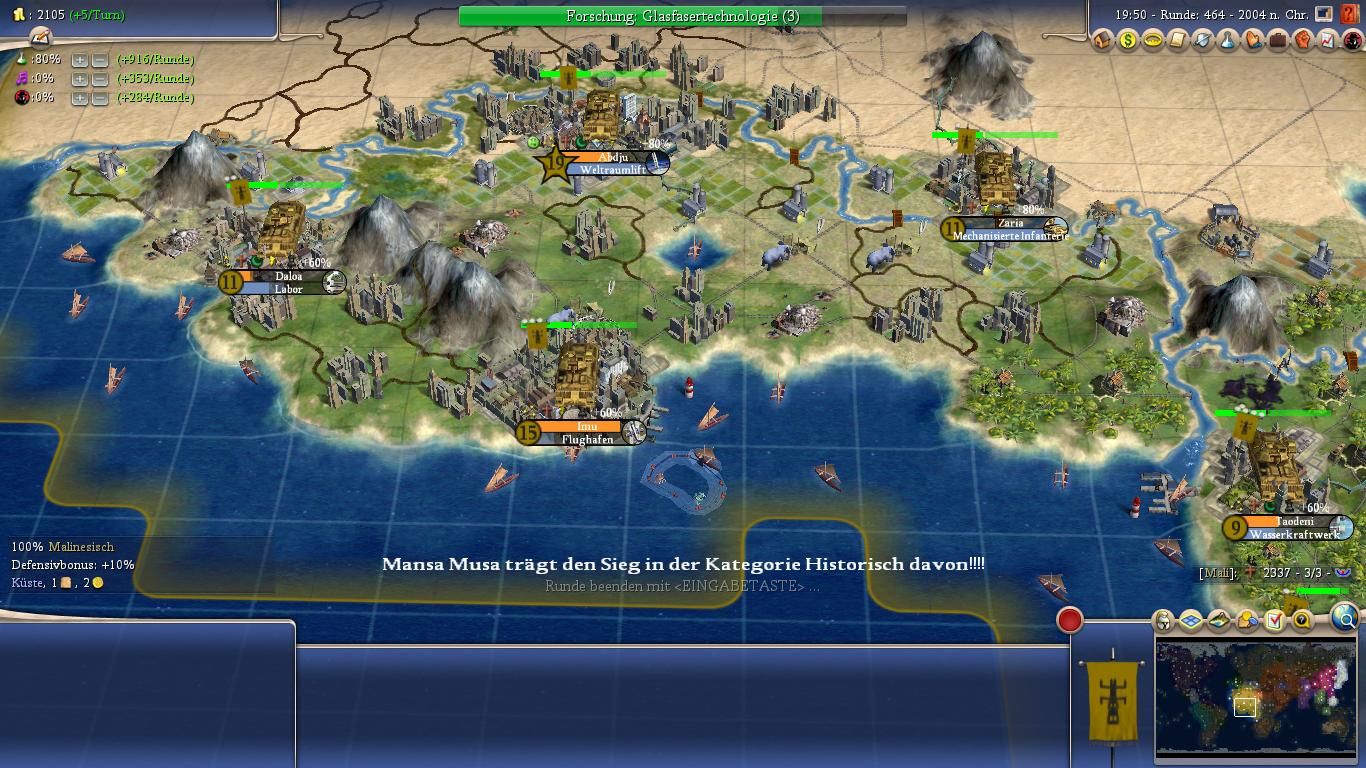
Task: Open the military advisor fist icon
Action: (1303, 41)
